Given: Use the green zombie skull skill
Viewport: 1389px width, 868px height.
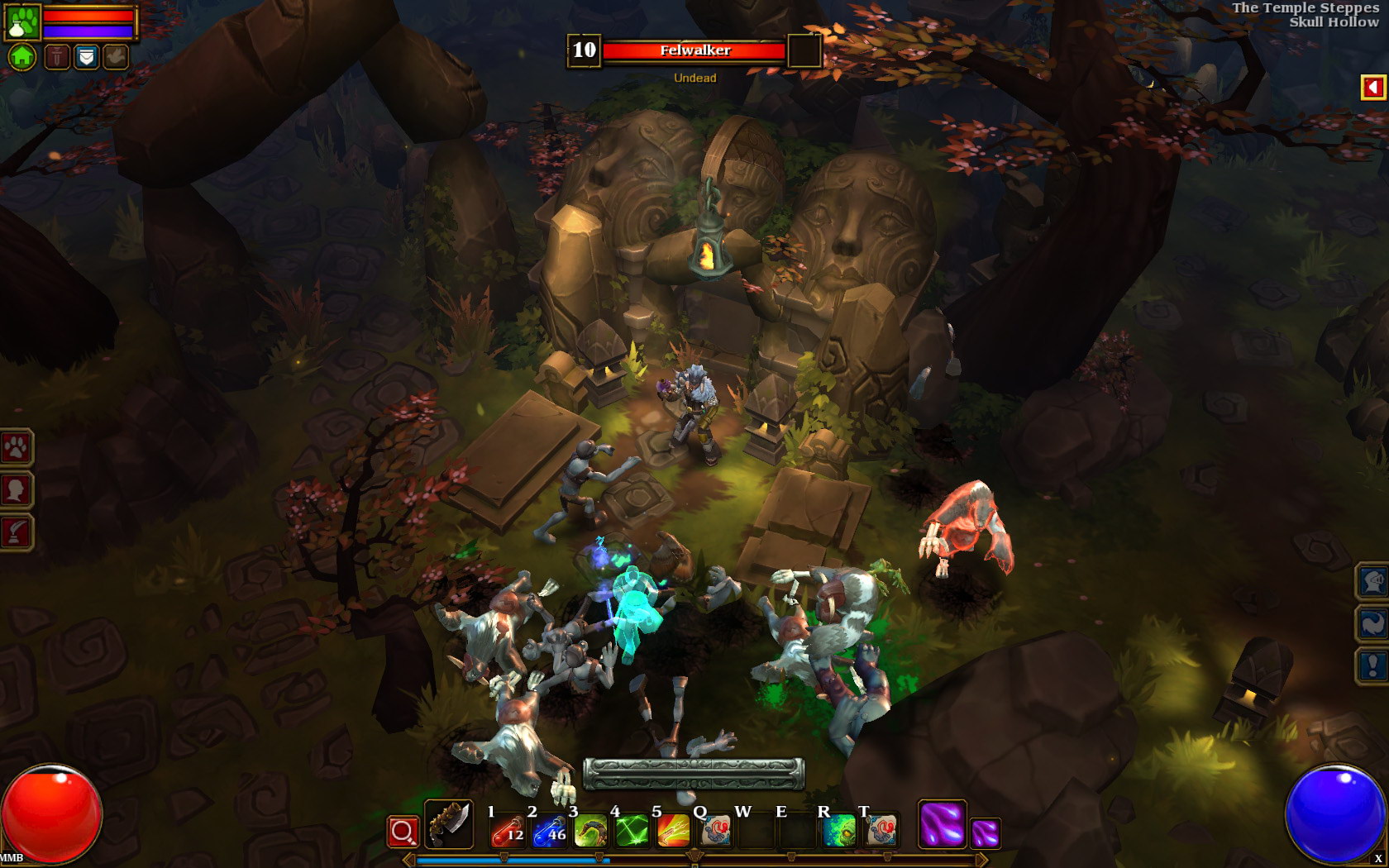Looking at the screenshot, I should click(x=838, y=831).
